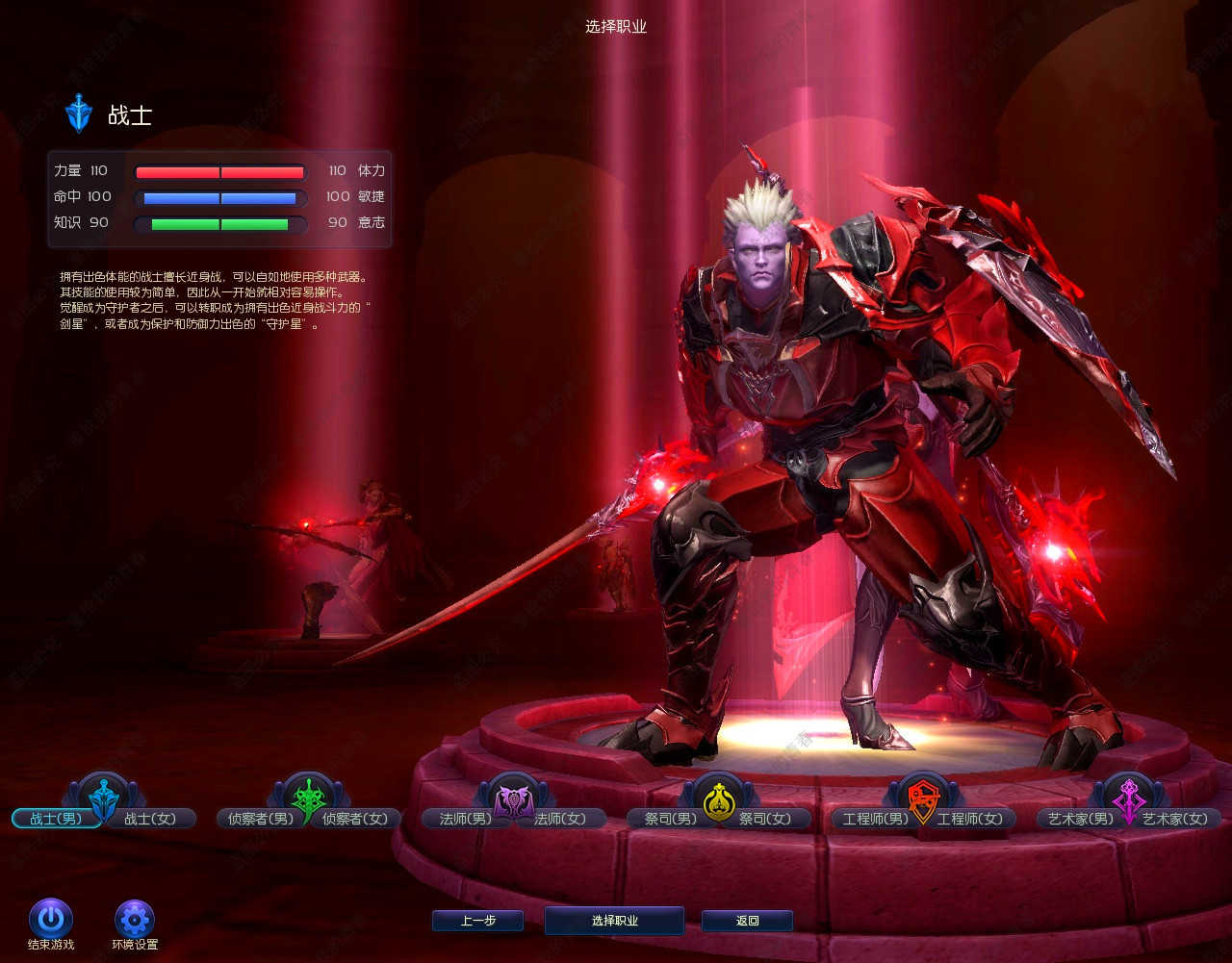1232x963 pixels.
Task: Select the 法师(女) female mage class
Action: pyautogui.click(x=561, y=819)
